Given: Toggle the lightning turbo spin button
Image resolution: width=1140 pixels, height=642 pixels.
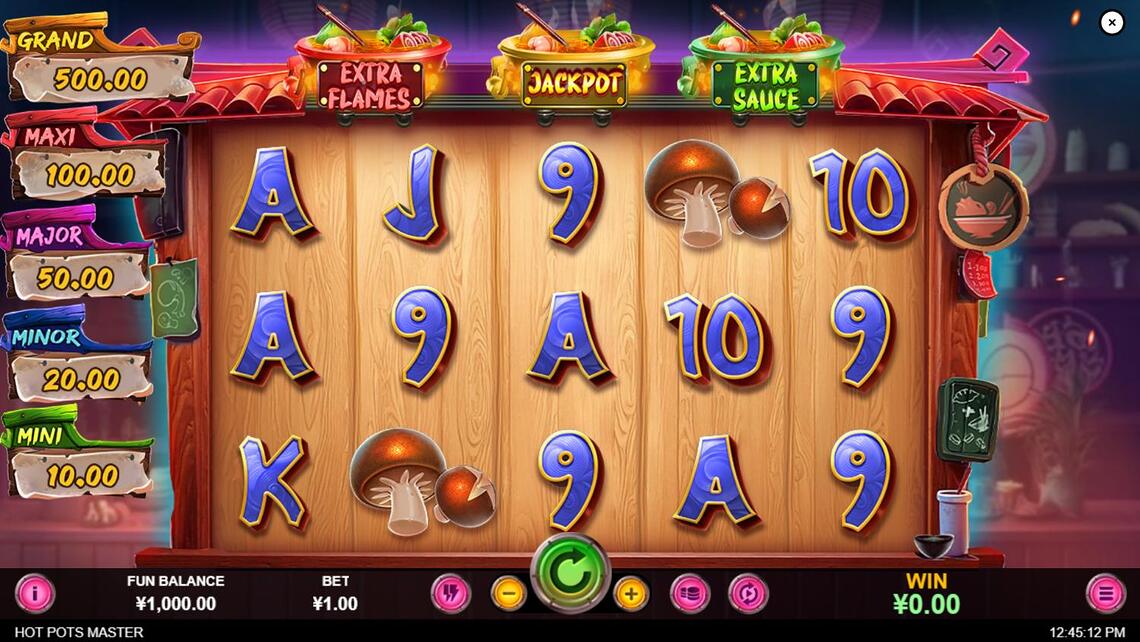Looking at the screenshot, I should 450,593.
